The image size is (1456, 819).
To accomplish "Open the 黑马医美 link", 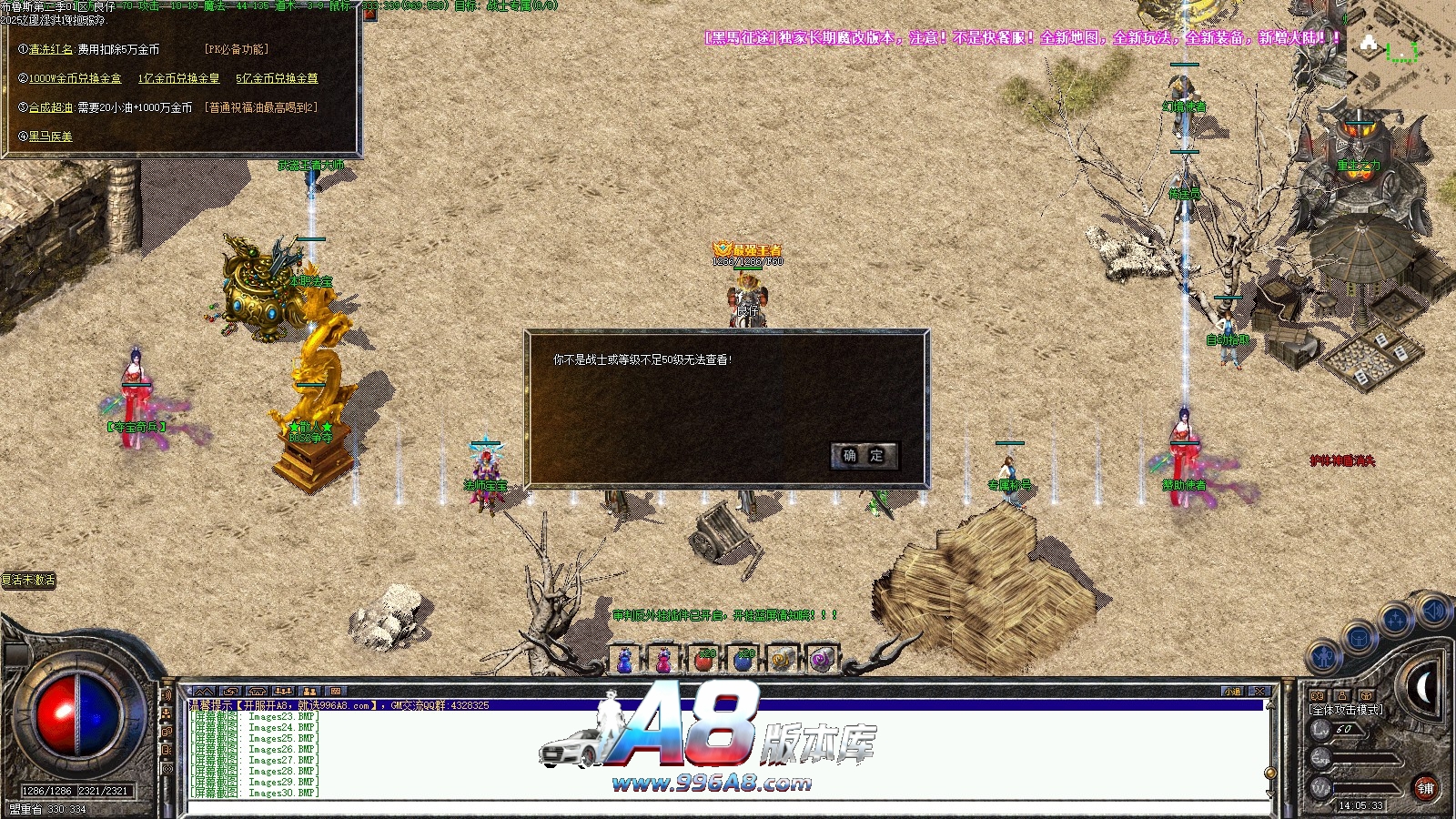I will (50, 136).
